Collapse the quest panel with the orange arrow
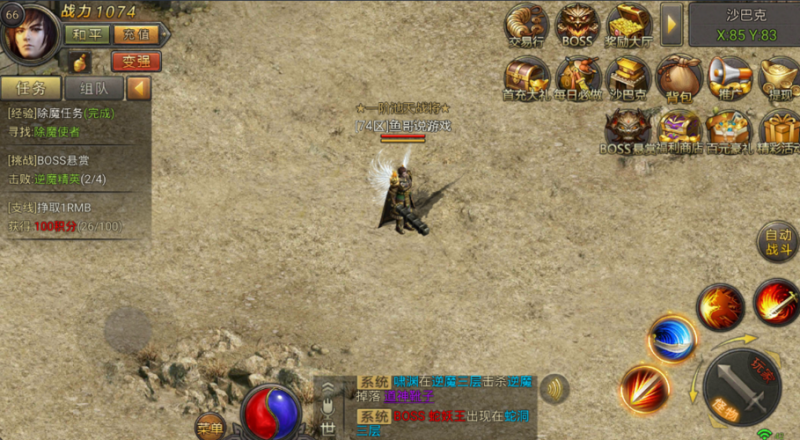Image resolution: width=800 pixels, height=440 pixels. pyautogui.click(x=139, y=88)
